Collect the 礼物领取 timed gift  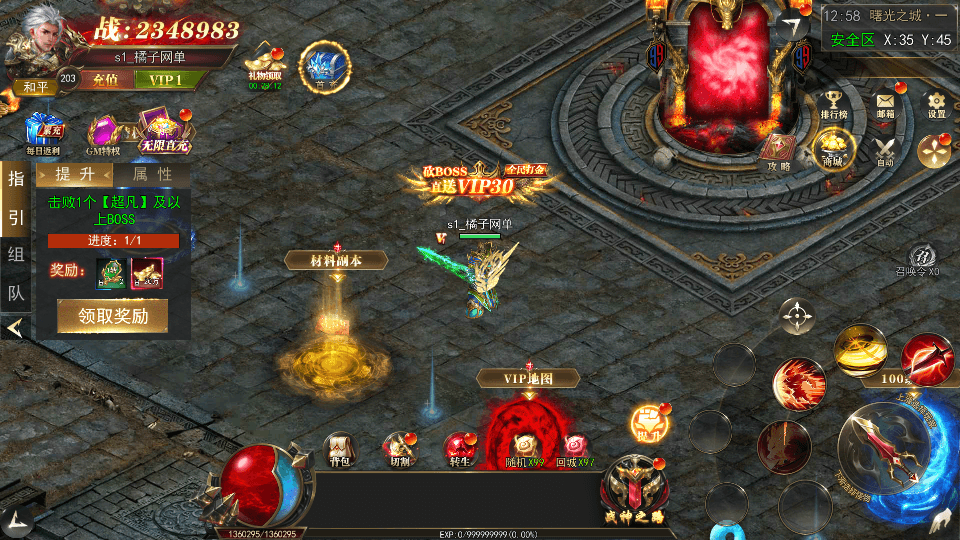[265, 64]
